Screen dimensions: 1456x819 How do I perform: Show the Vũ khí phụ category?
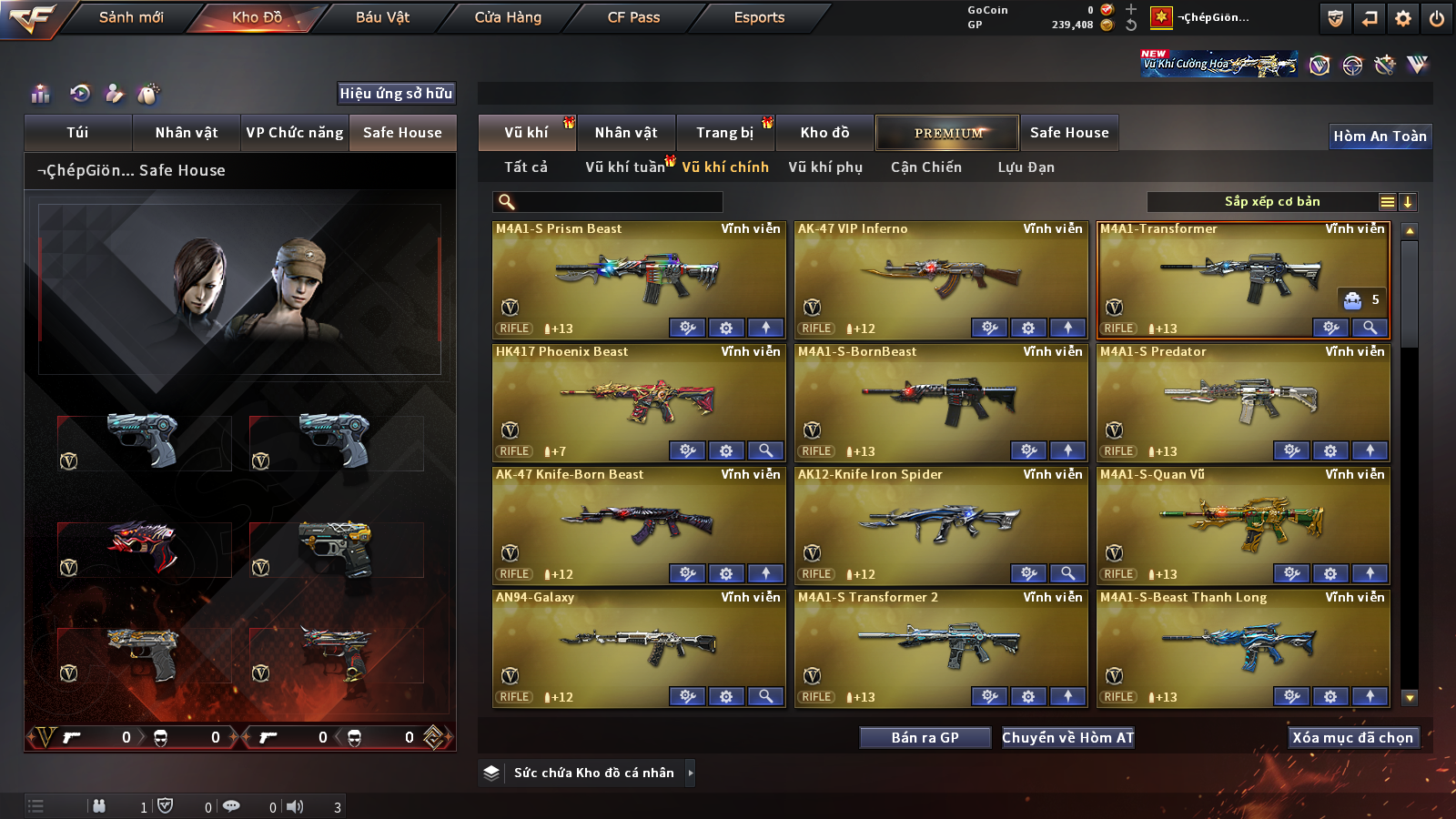(x=825, y=167)
